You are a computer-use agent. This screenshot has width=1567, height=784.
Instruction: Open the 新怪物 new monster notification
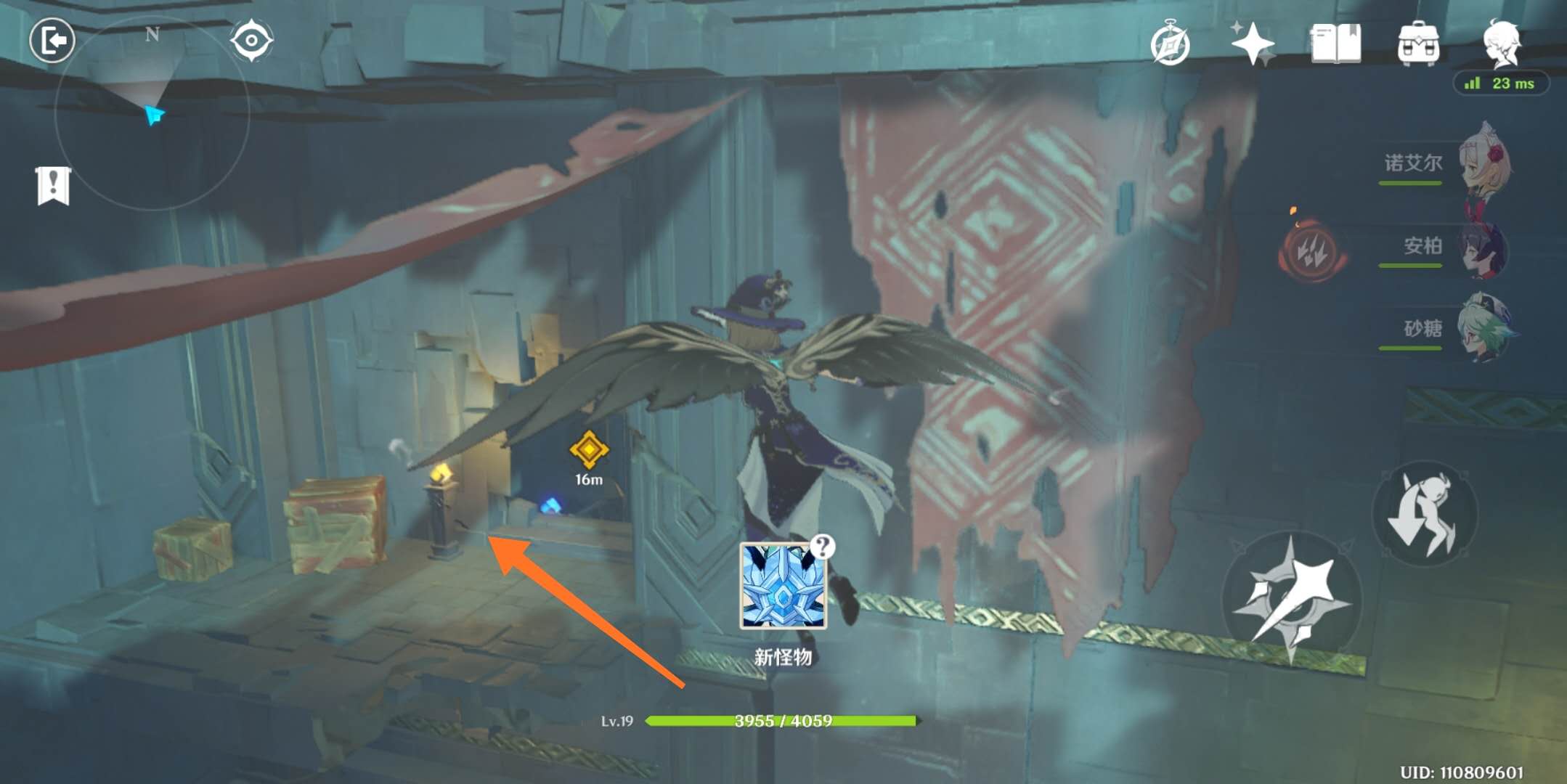pos(783,587)
